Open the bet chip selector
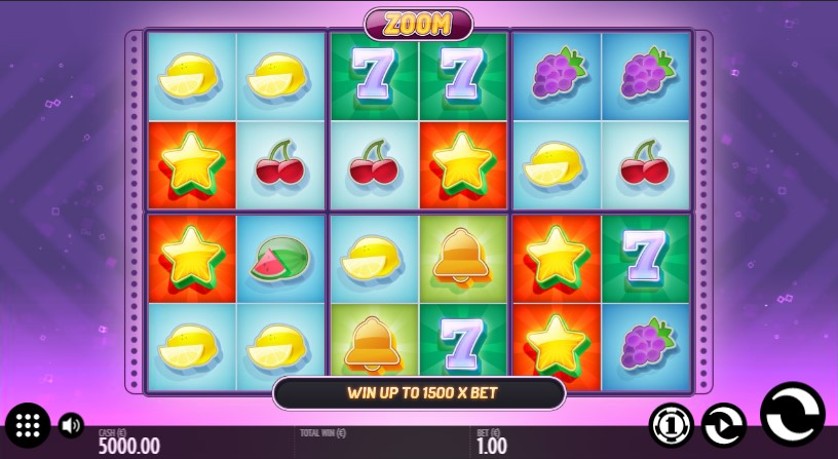This screenshot has height=459, width=838. tap(671, 424)
